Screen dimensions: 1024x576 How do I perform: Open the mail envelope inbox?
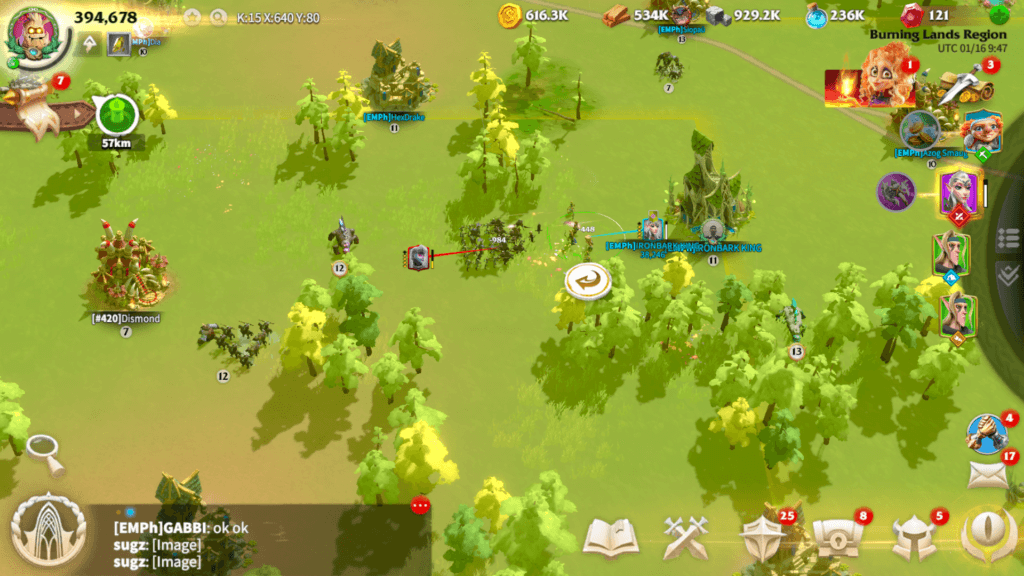tap(987, 475)
